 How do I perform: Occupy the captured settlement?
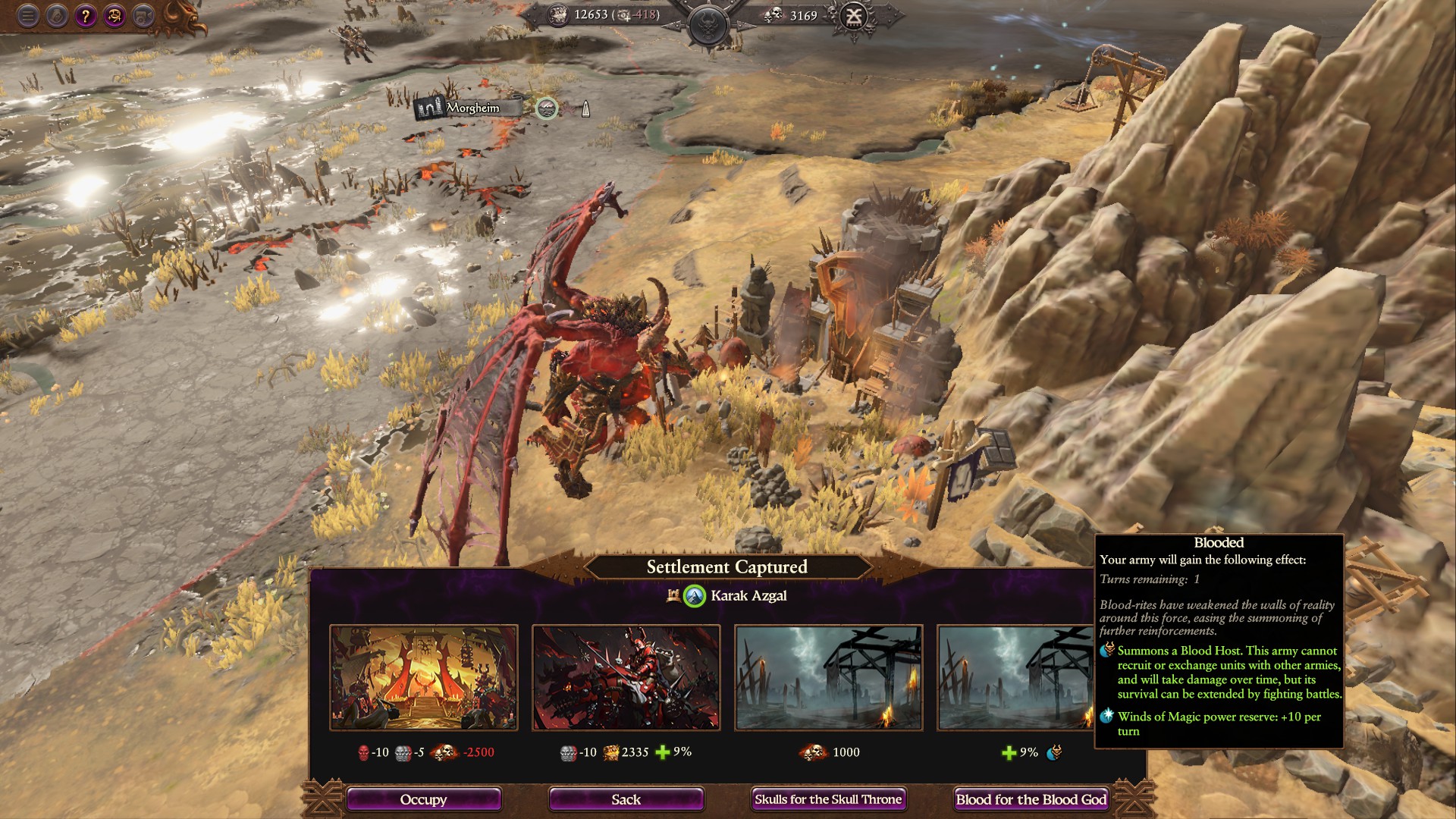point(423,799)
